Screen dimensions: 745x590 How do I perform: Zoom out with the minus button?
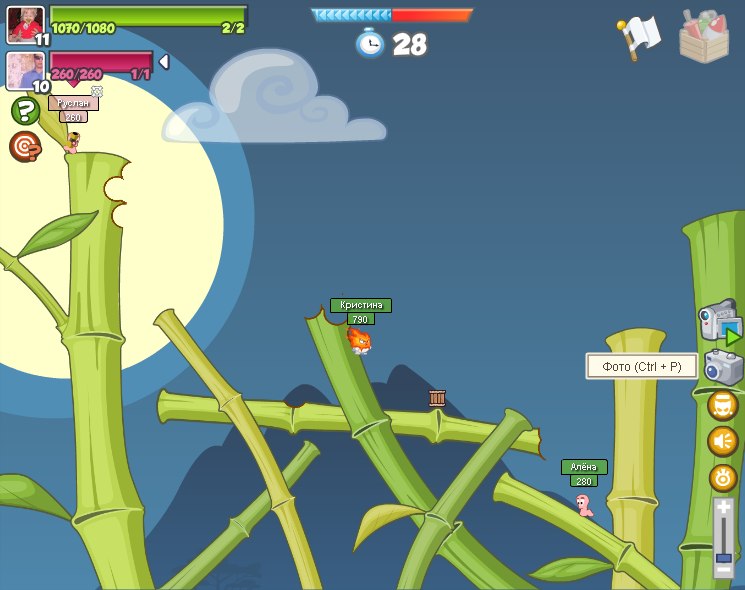[723, 571]
